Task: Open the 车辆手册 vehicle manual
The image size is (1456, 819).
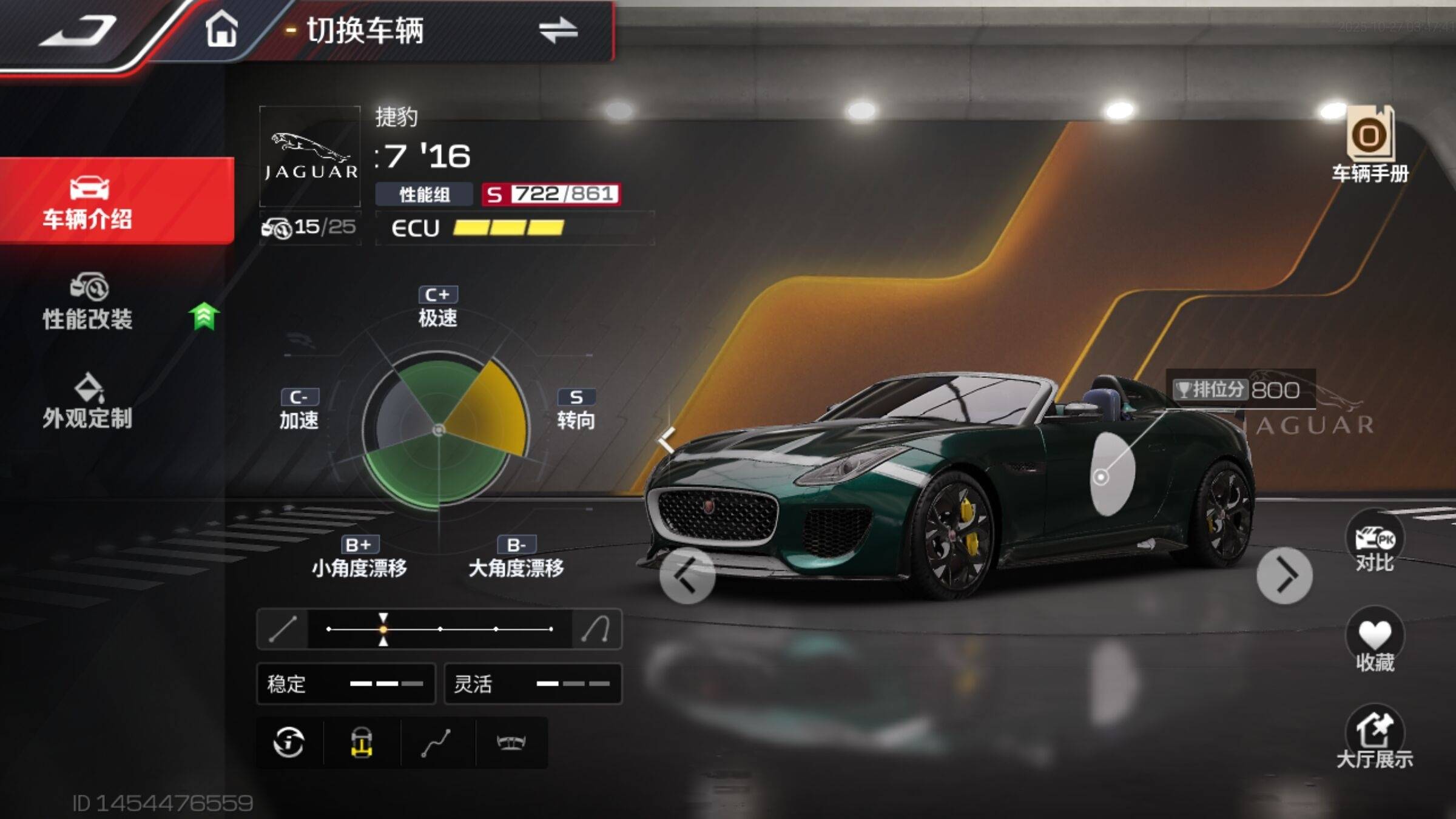Action: point(1370,146)
